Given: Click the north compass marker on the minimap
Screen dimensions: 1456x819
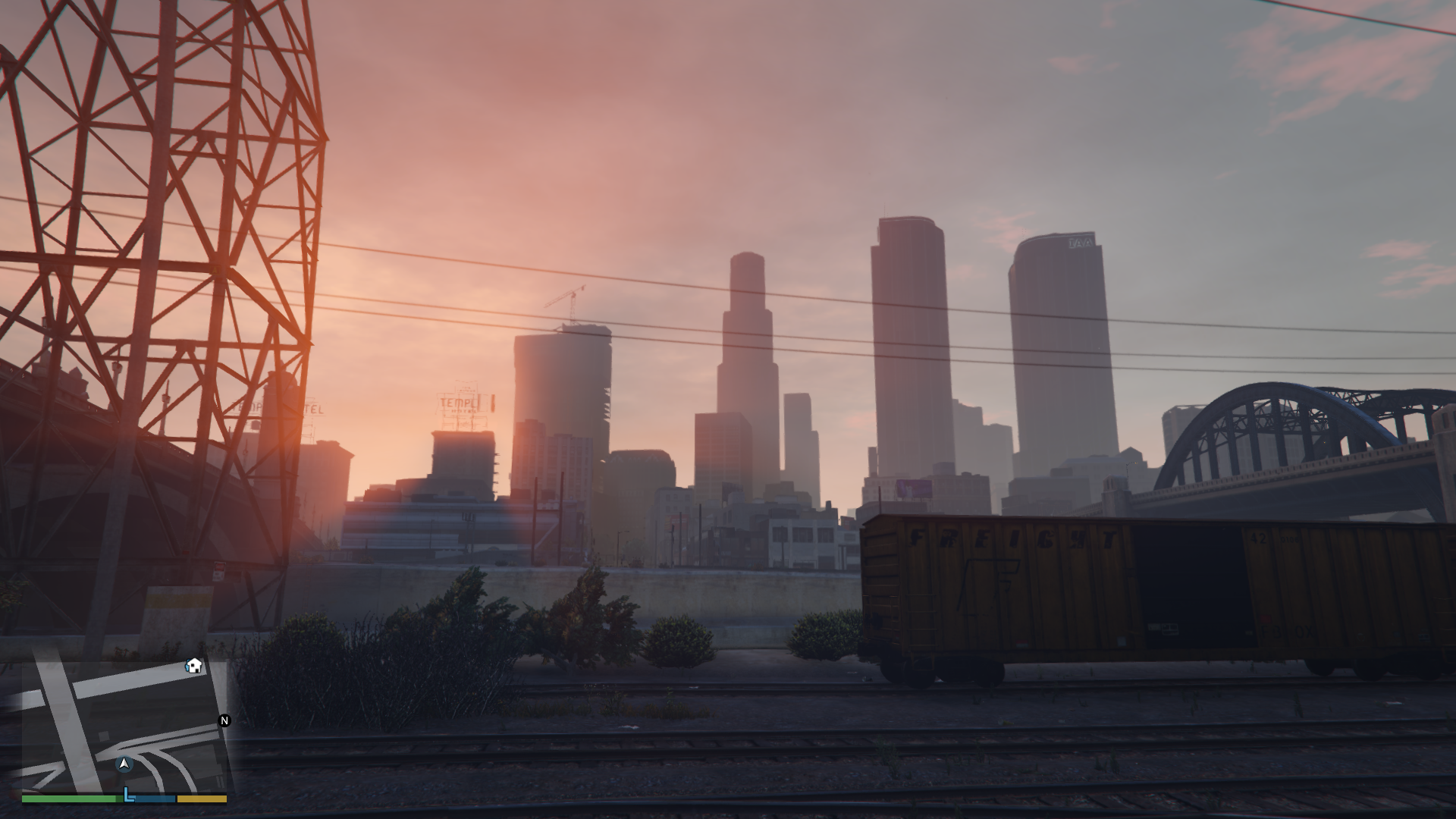Looking at the screenshot, I should tap(224, 720).
